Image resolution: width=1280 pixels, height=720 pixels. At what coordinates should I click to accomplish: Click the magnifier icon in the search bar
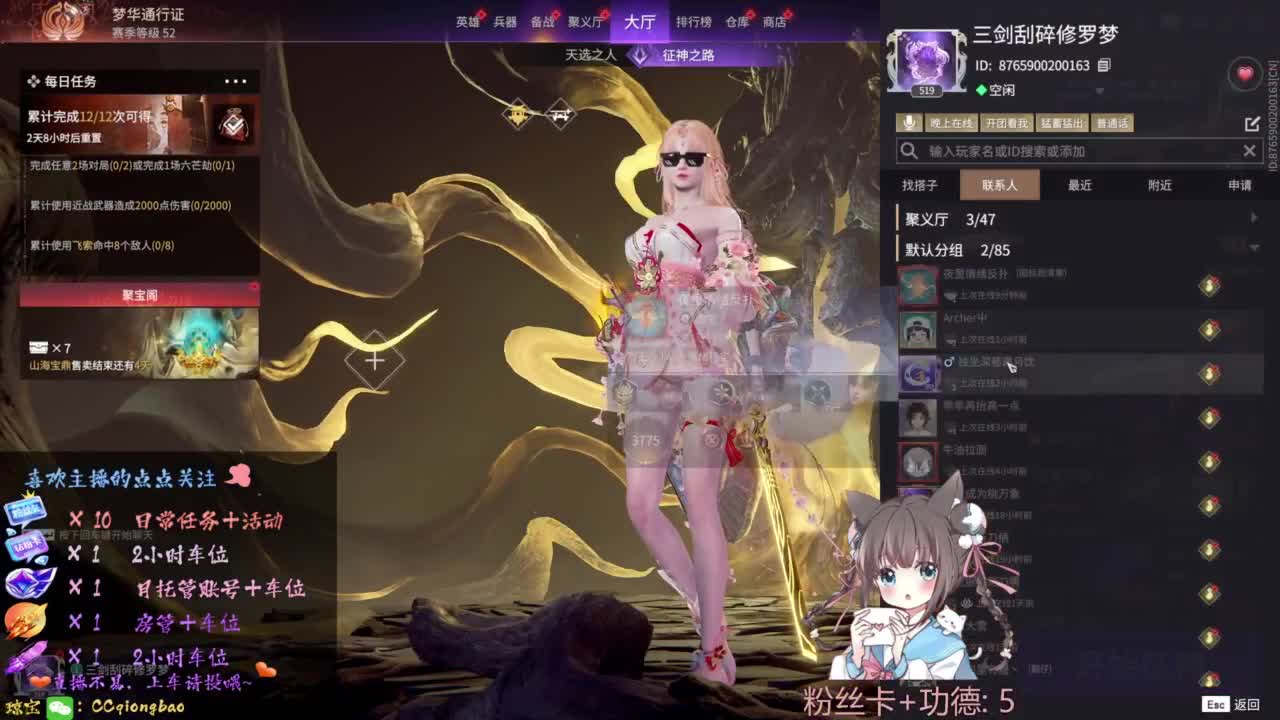pyautogui.click(x=907, y=150)
